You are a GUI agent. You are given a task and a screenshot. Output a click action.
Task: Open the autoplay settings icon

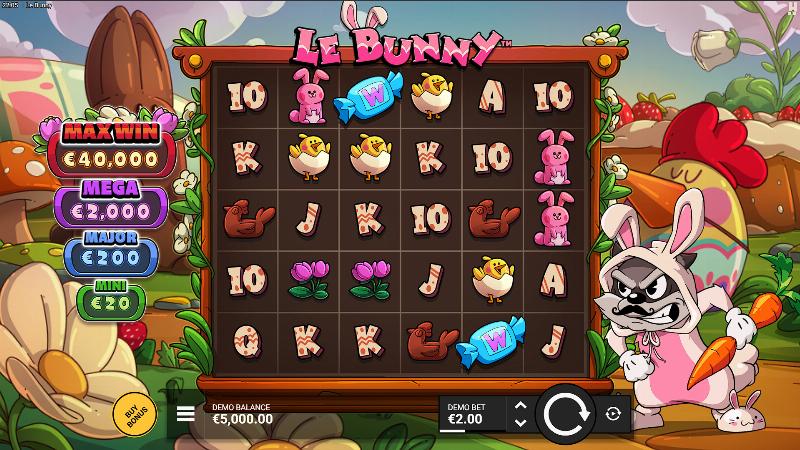pyautogui.click(x=613, y=413)
